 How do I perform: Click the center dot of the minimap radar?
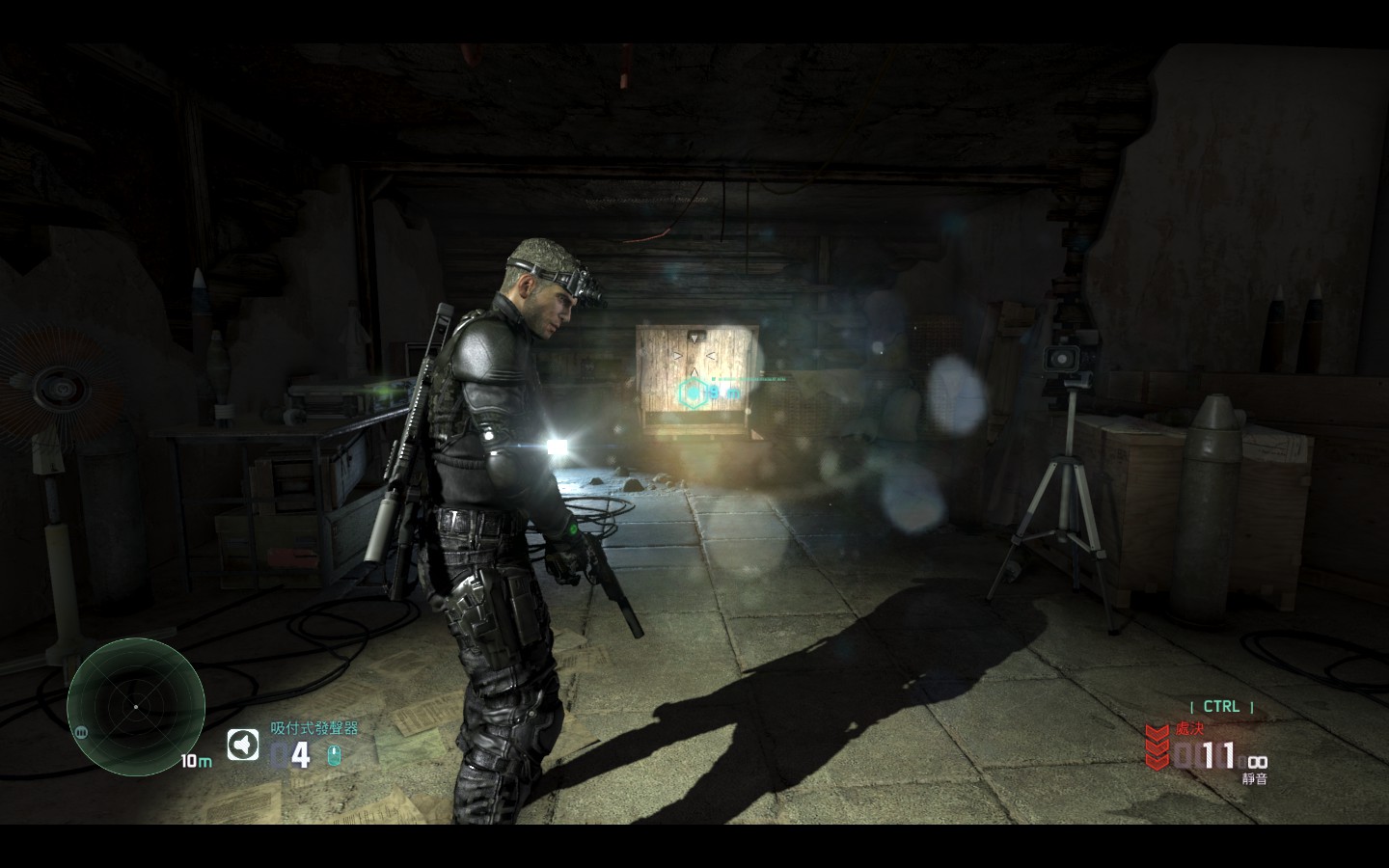coord(136,709)
